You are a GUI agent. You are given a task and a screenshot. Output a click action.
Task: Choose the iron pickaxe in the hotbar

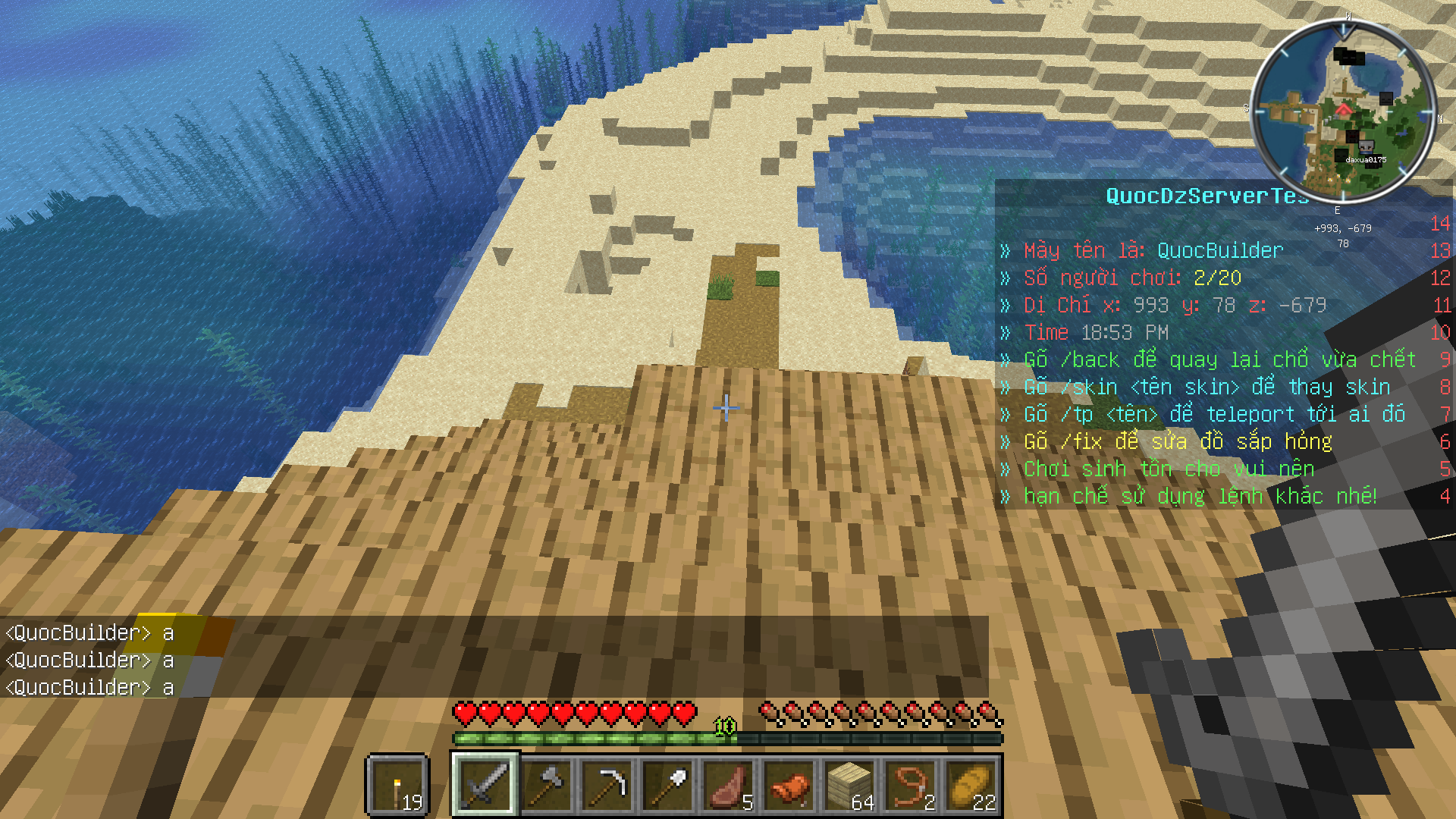(x=607, y=785)
